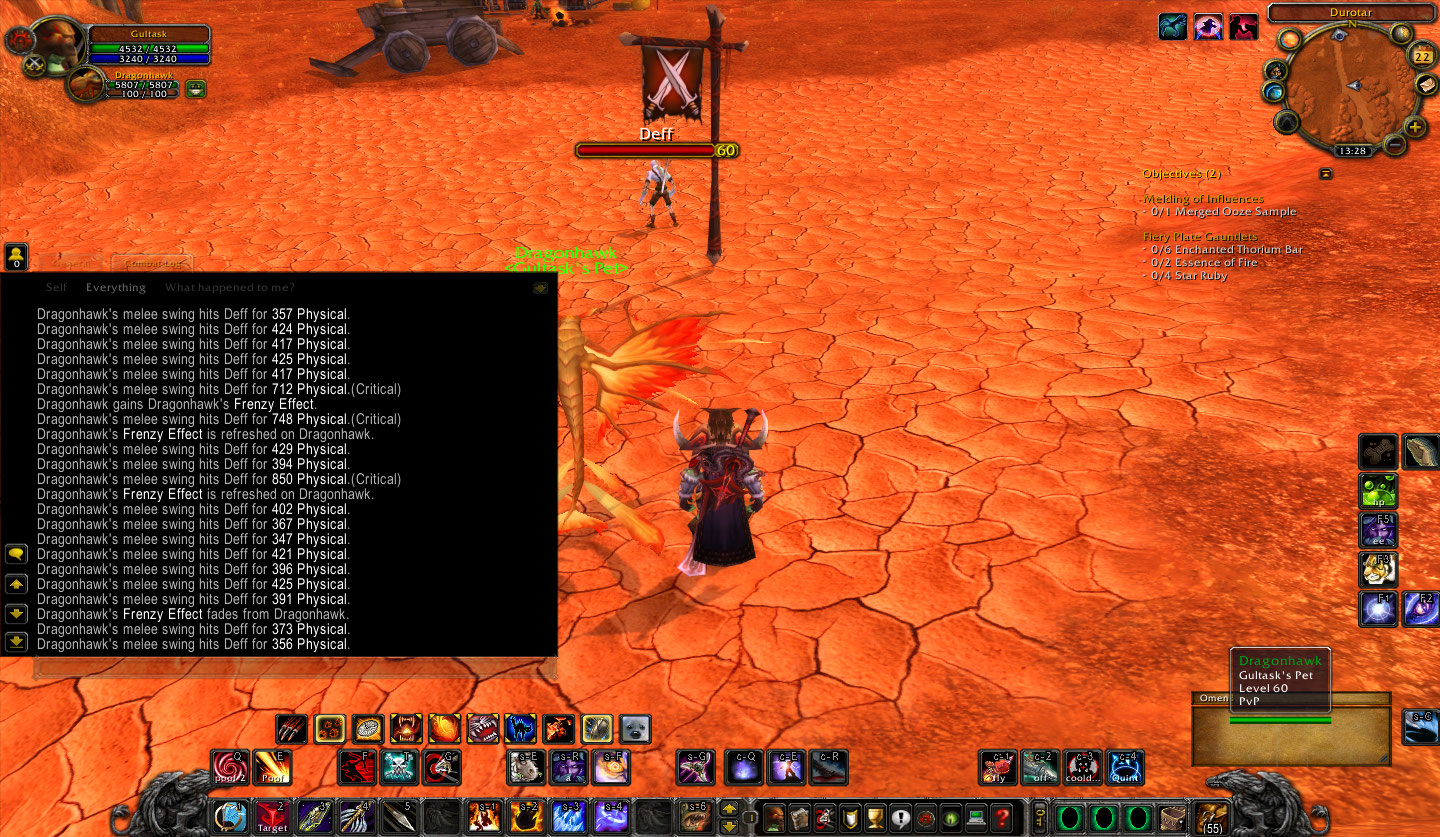Click the clock showing 13:28
Viewport: 1440px width, 837px height.
coord(1354,151)
